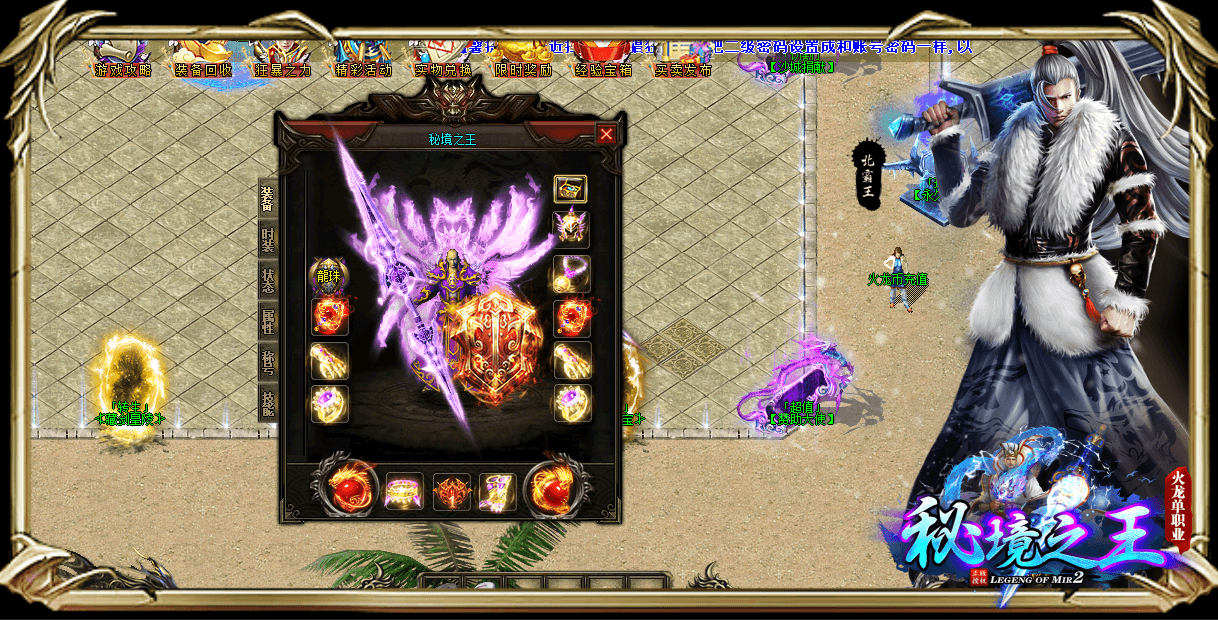The width and height of the screenshot is (1218, 620).
Task: Open the 技能 tab
Action: tap(267, 403)
